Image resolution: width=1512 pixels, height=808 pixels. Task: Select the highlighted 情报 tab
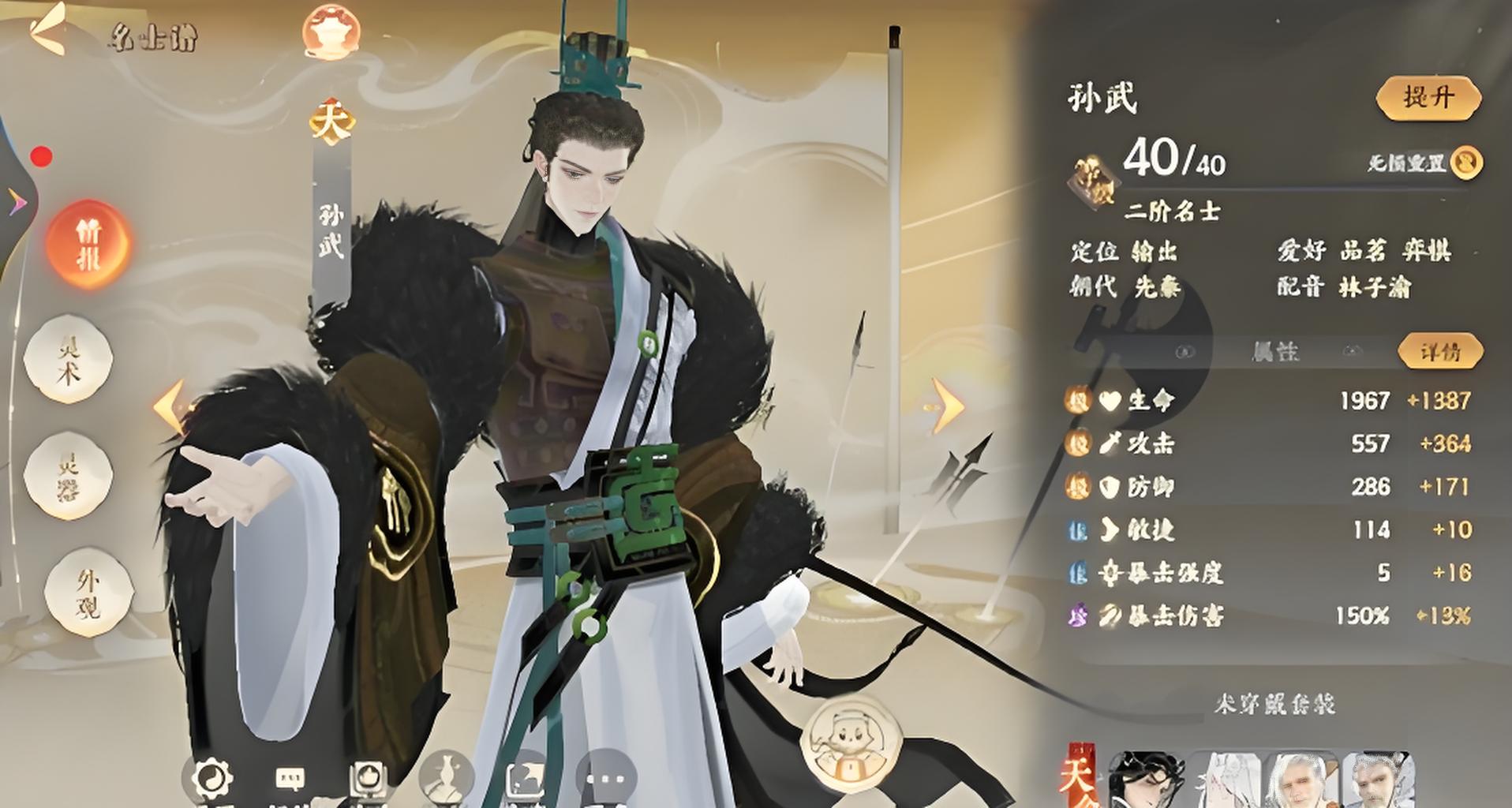(88, 244)
